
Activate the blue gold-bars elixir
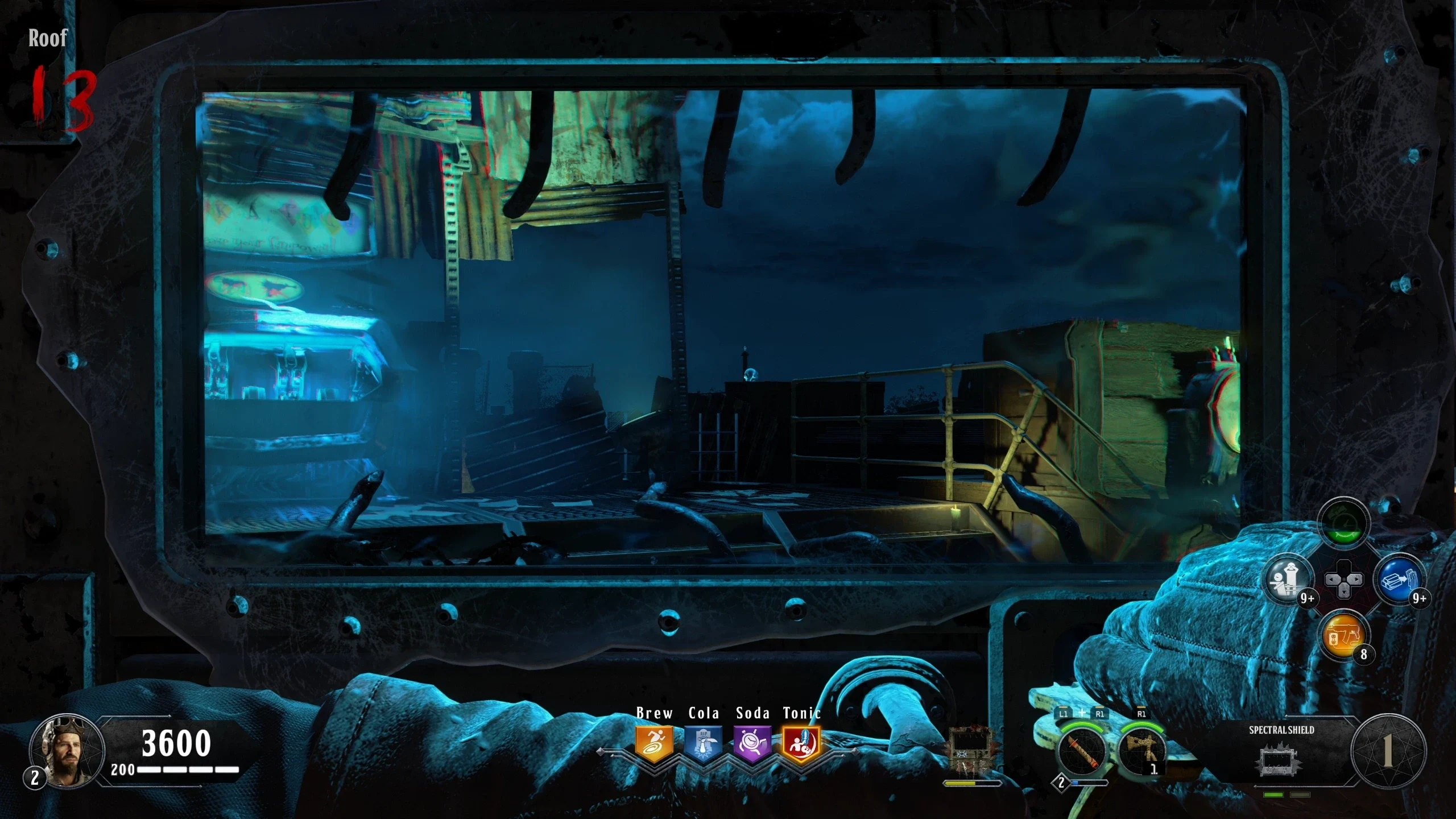tap(1399, 580)
